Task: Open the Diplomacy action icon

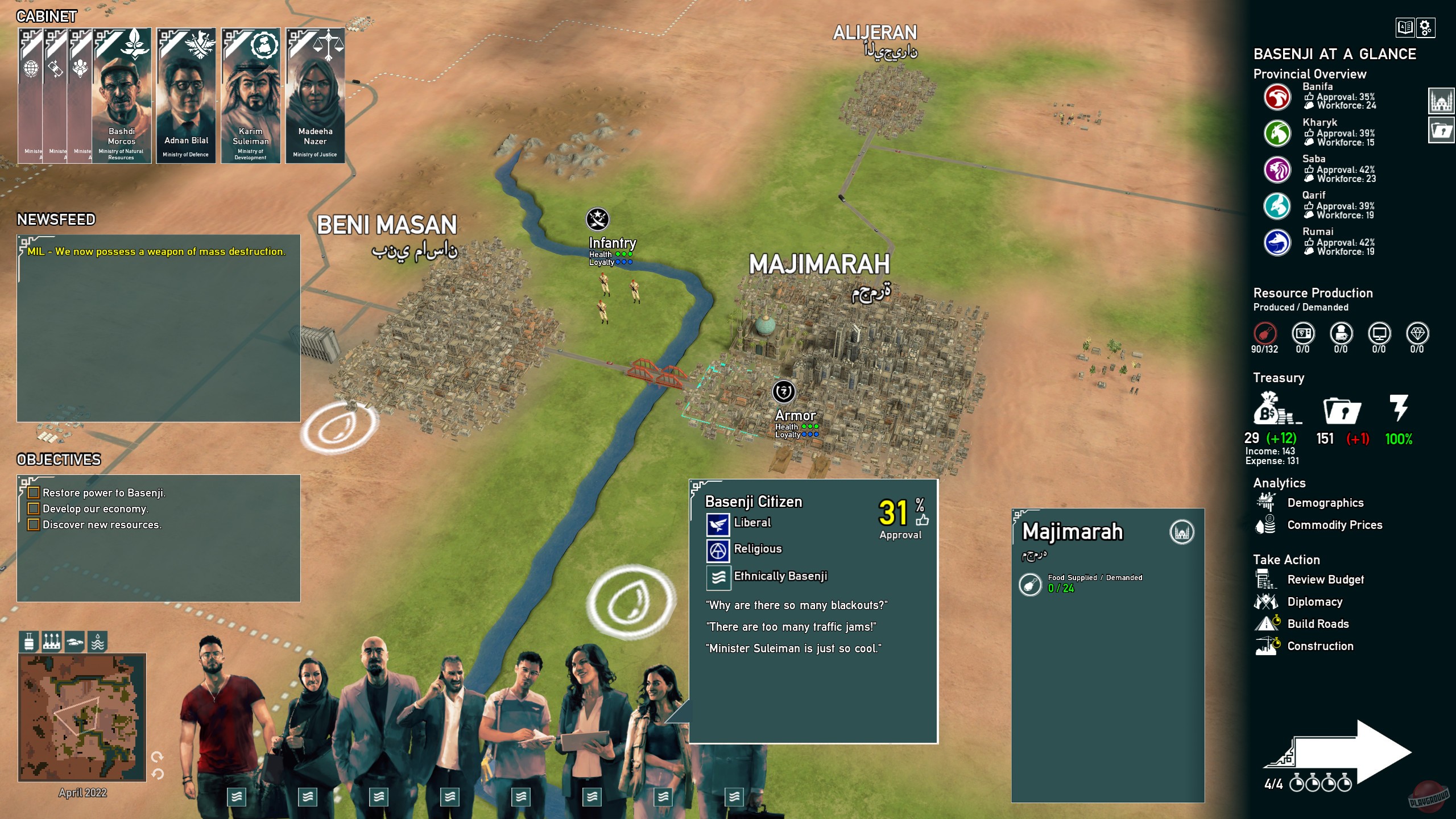Action: coord(1315,602)
